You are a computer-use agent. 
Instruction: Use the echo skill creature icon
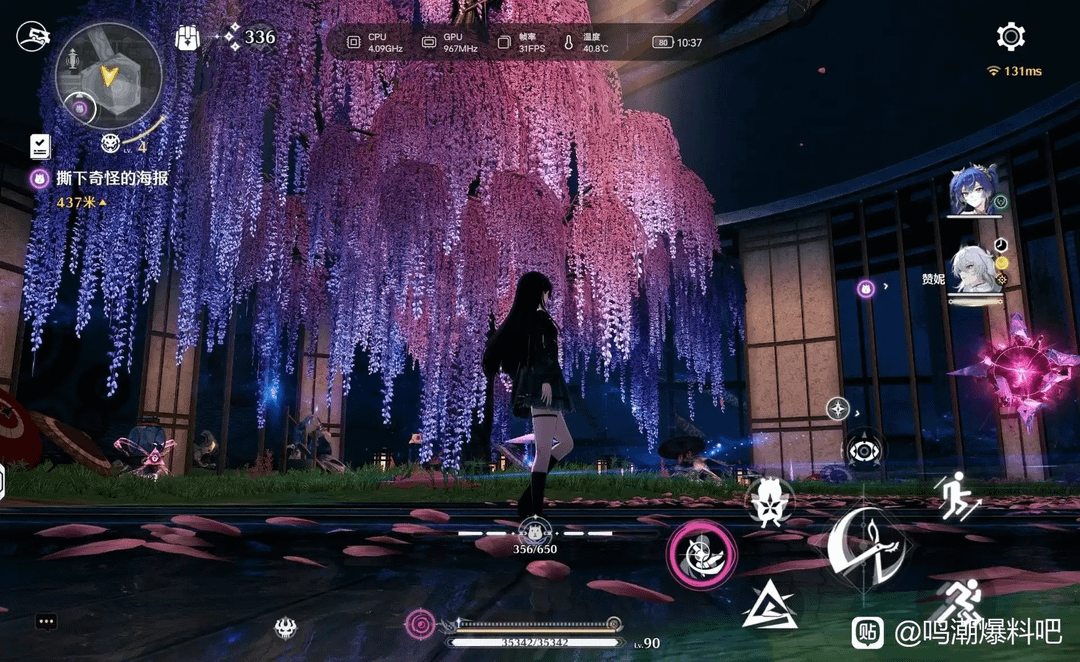tap(768, 503)
